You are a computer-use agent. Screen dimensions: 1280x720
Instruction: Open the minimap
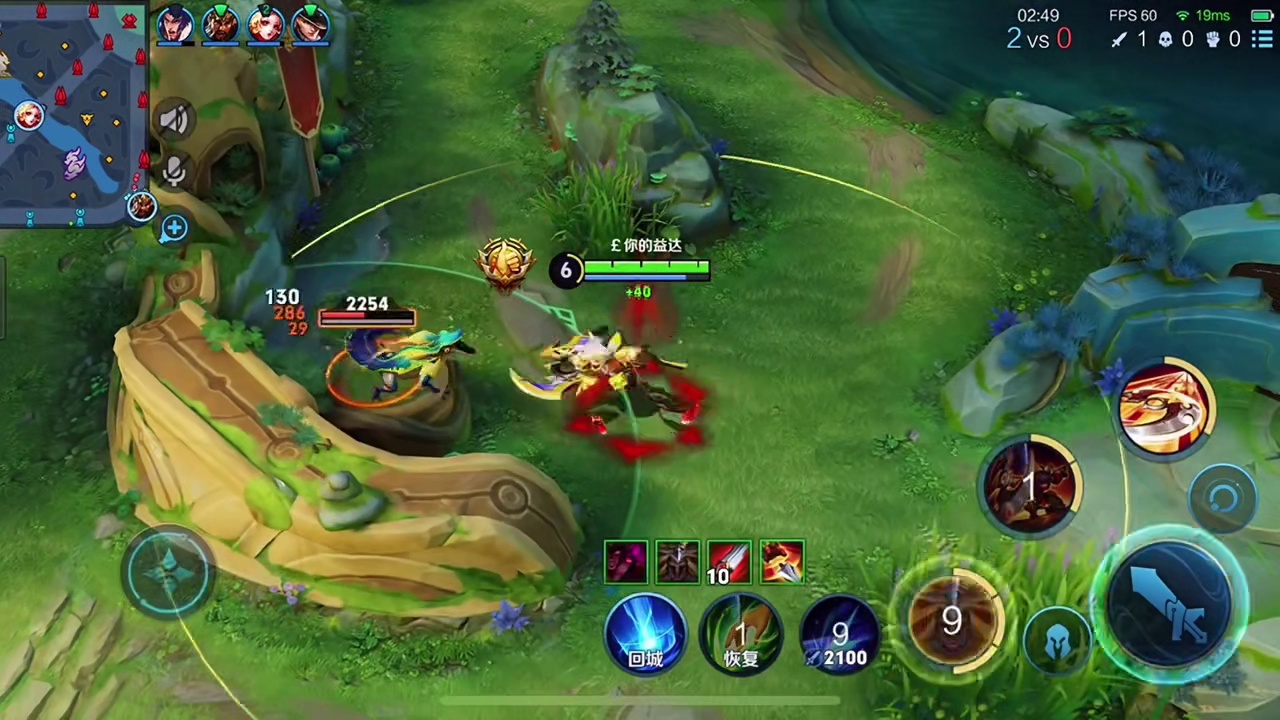(x=72, y=112)
